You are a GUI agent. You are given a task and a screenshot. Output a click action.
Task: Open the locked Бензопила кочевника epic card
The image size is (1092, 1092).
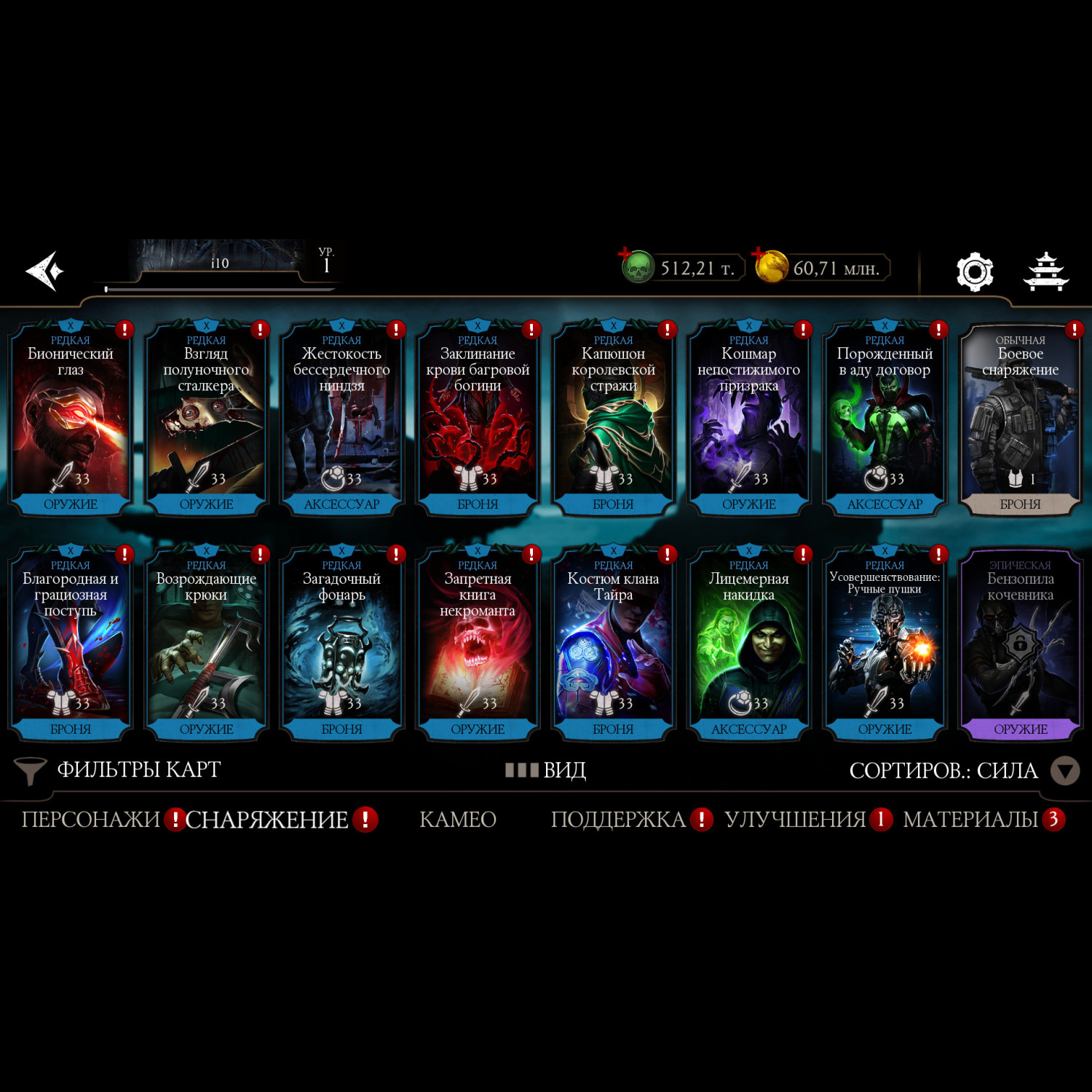pos(1020,645)
